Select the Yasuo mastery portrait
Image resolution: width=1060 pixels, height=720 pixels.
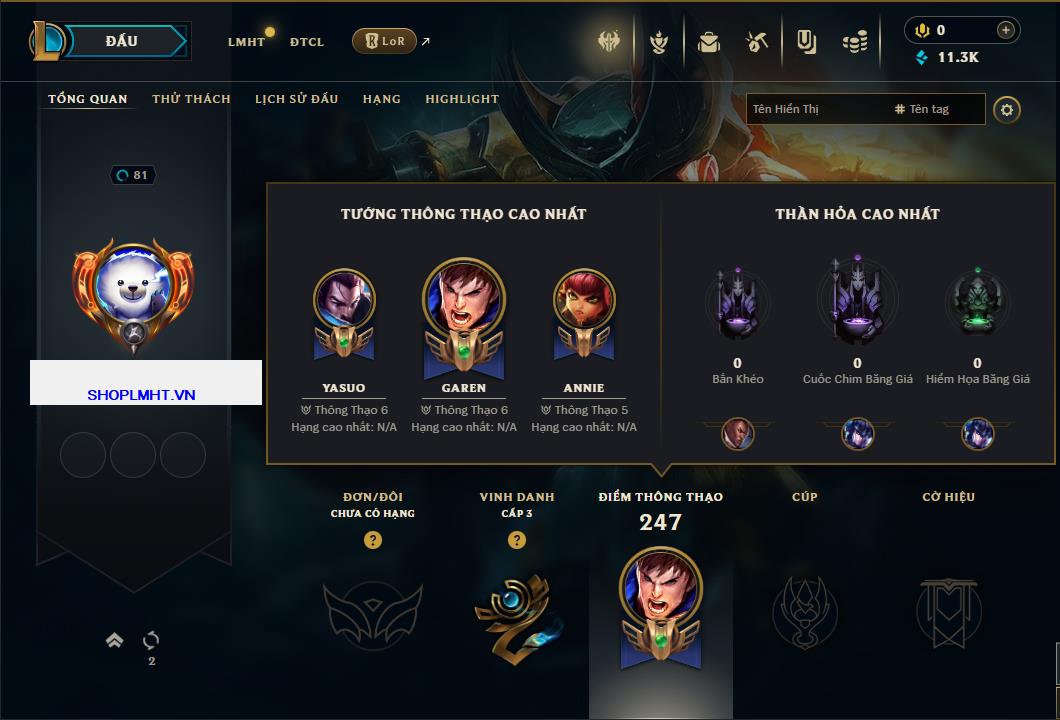(344, 300)
